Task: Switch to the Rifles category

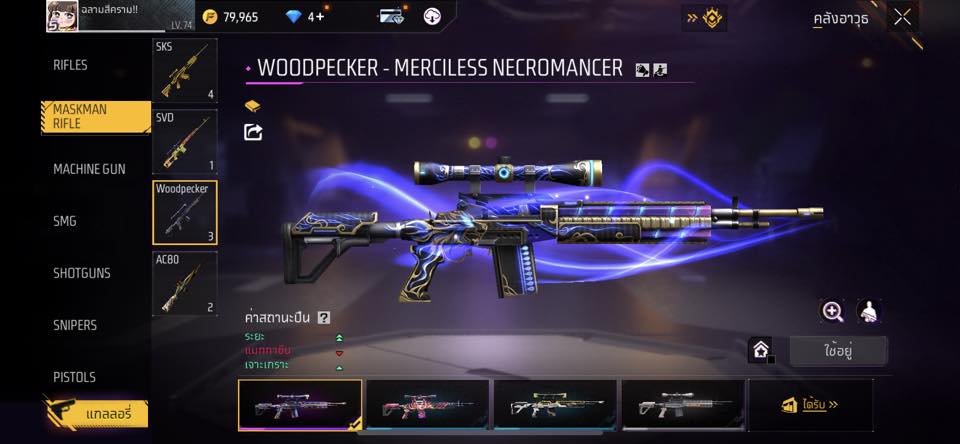Action: (x=71, y=65)
